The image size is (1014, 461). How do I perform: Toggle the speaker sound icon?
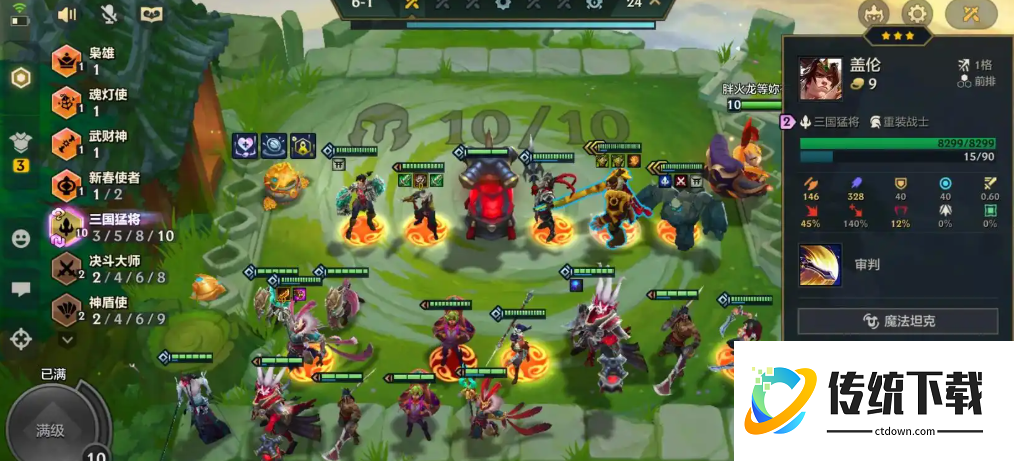tap(67, 14)
